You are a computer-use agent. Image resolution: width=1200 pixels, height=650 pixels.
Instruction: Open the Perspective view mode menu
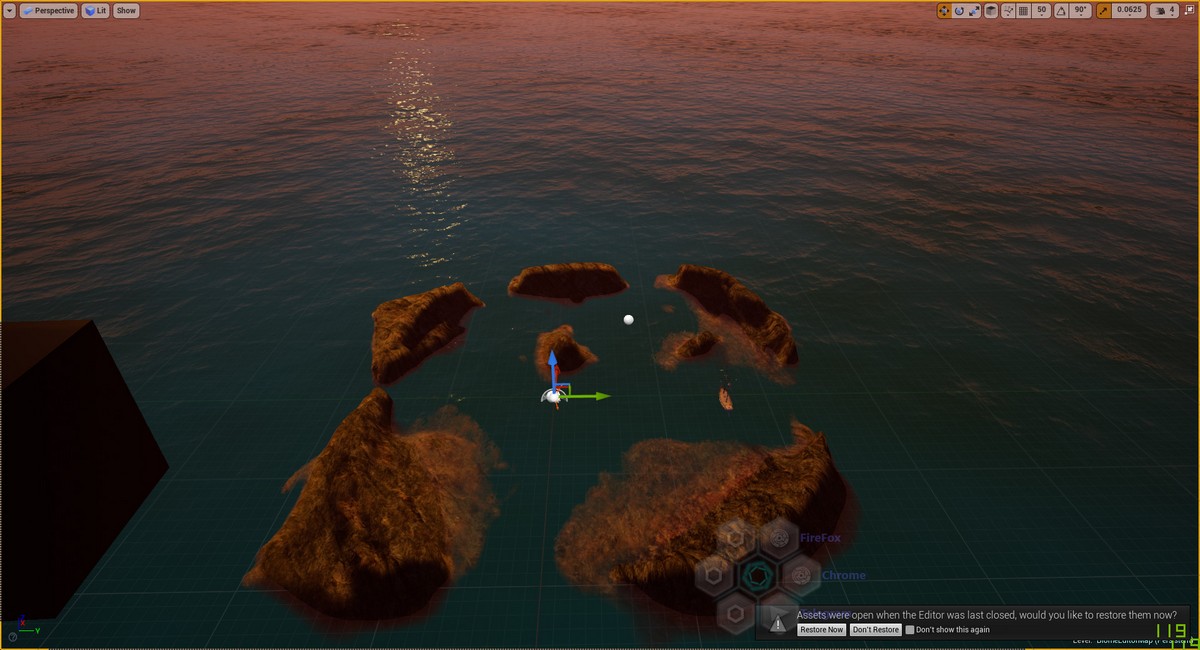(x=49, y=10)
